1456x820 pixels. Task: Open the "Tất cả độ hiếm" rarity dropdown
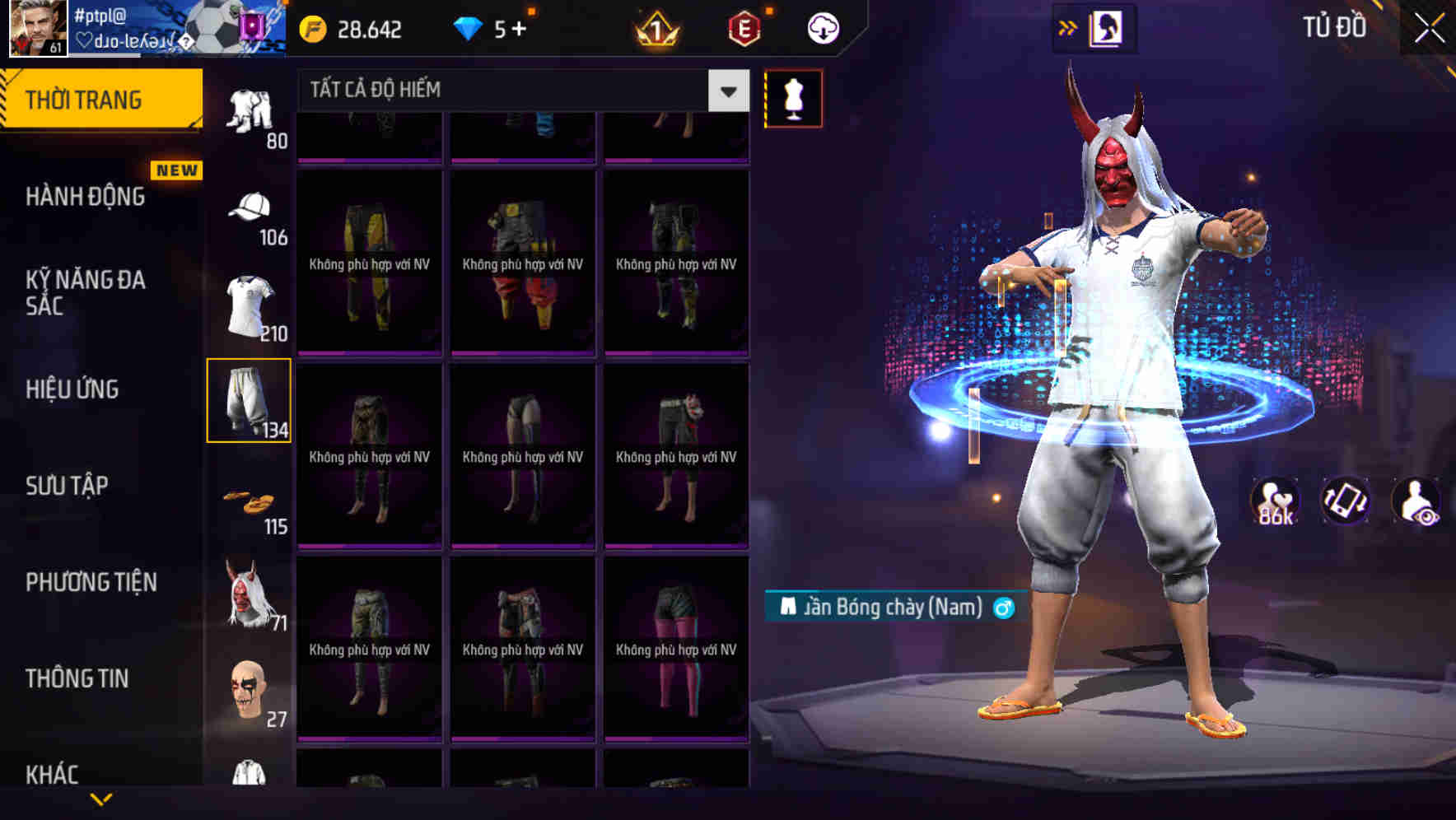[511, 91]
